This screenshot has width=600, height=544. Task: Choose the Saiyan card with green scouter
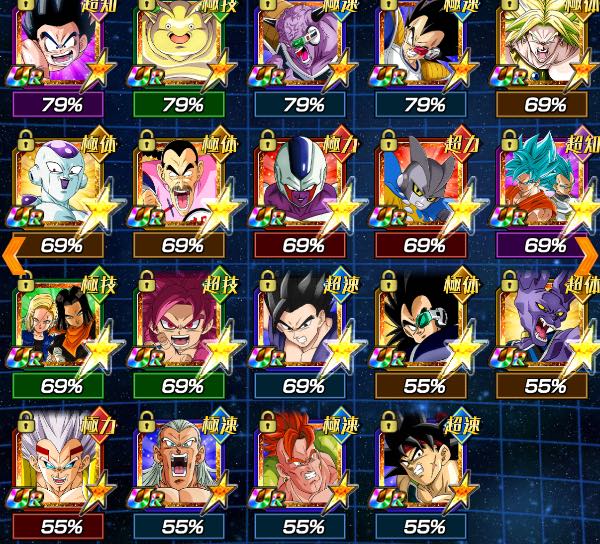coord(423,326)
